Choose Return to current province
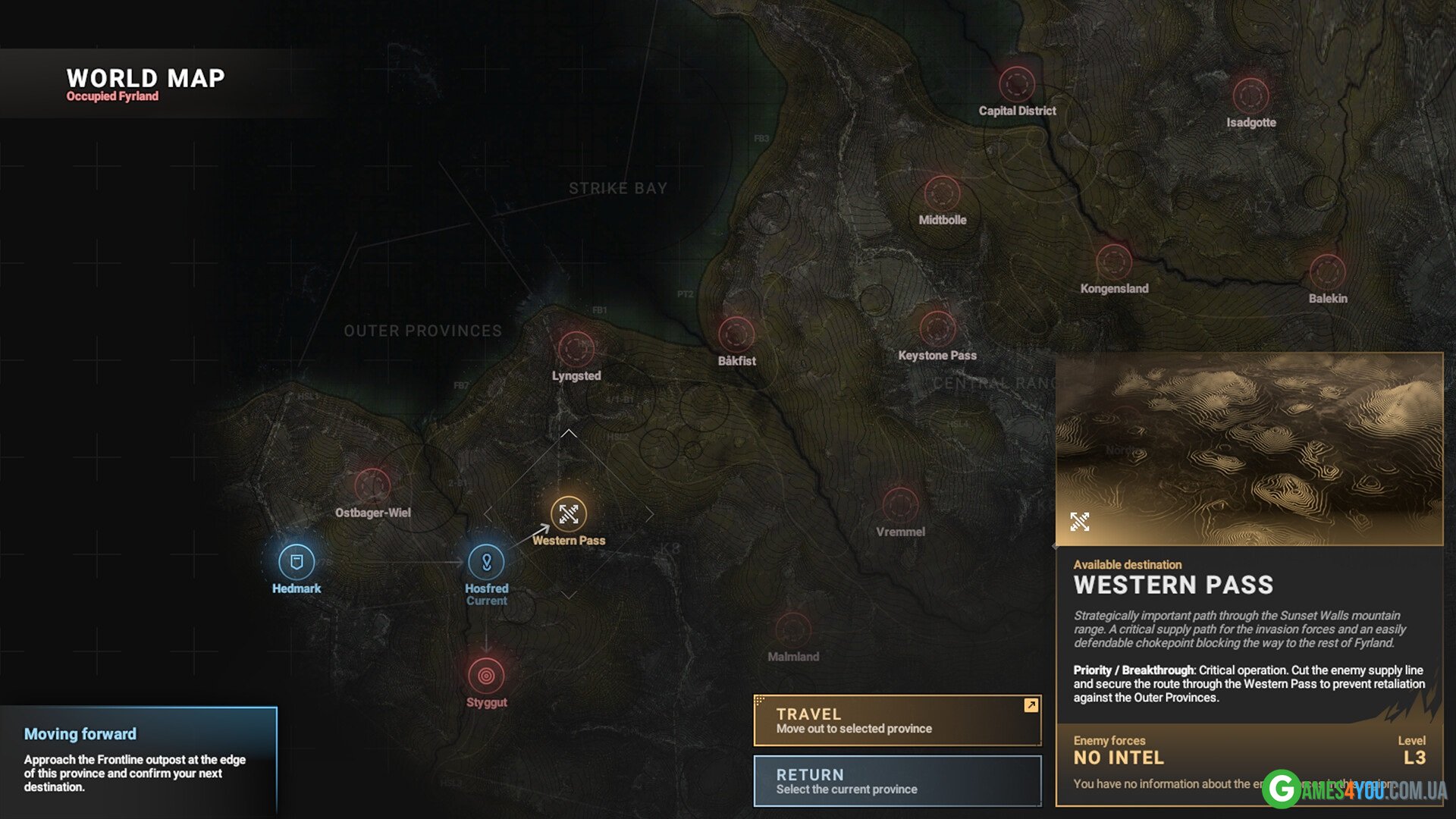Viewport: 1456px width, 819px height. pyautogui.click(x=897, y=781)
